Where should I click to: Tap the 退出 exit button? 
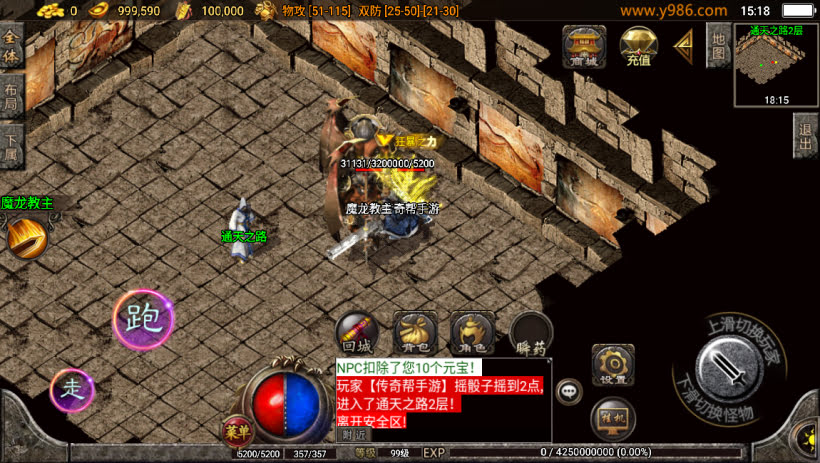click(x=806, y=135)
